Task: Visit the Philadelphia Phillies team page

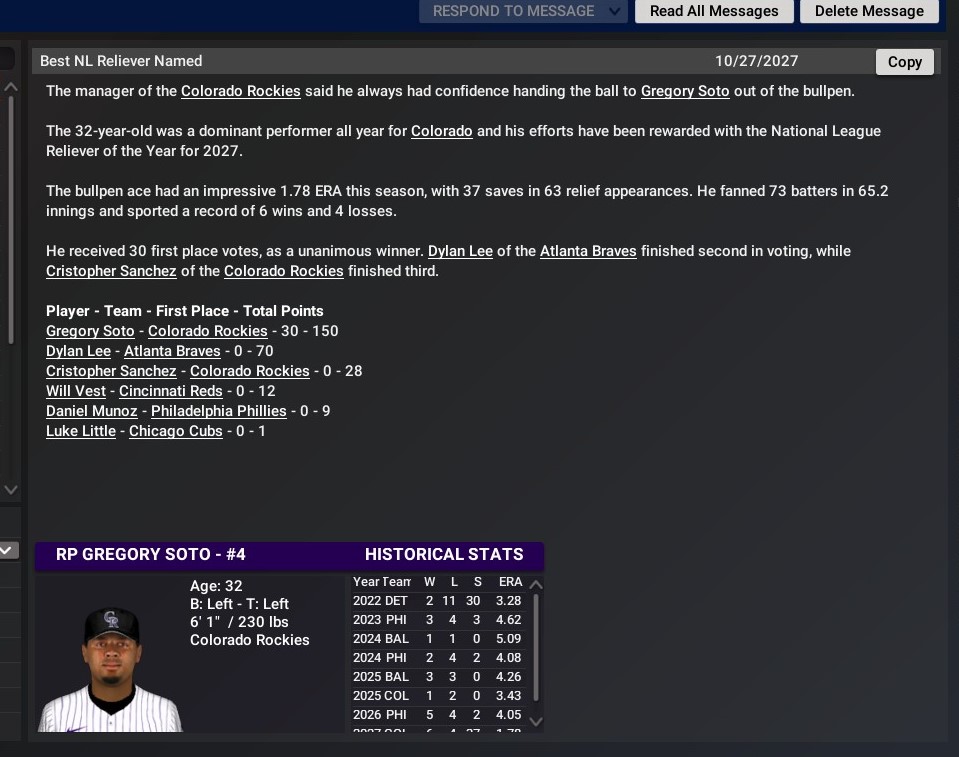Action: pos(219,411)
